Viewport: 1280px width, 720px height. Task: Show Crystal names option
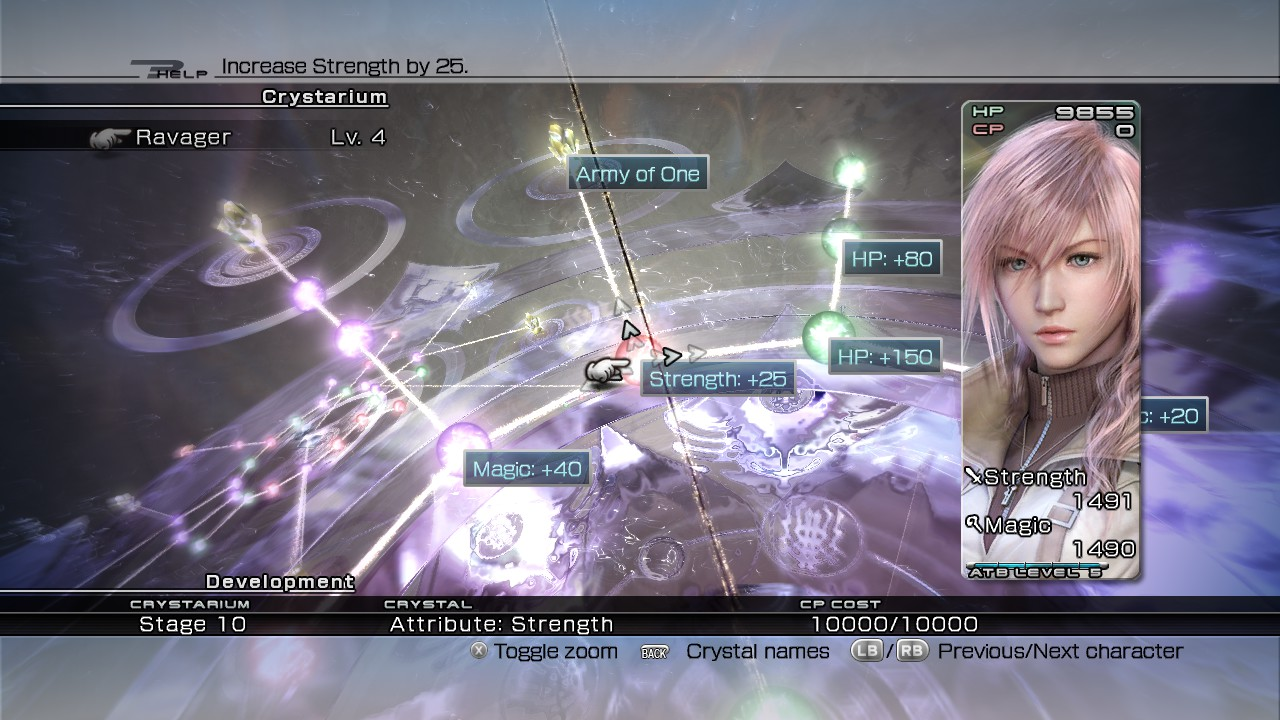tap(757, 651)
